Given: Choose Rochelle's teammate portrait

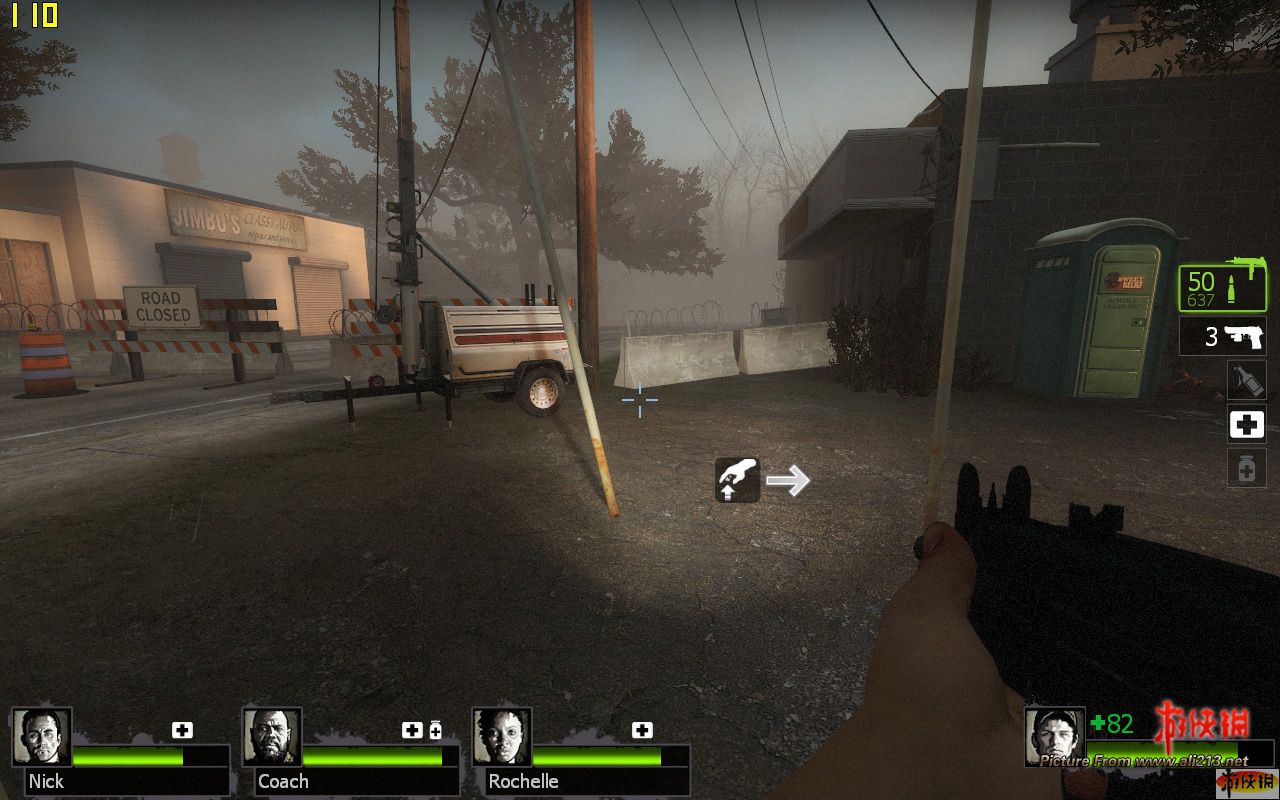Looking at the screenshot, I should [x=502, y=737].
